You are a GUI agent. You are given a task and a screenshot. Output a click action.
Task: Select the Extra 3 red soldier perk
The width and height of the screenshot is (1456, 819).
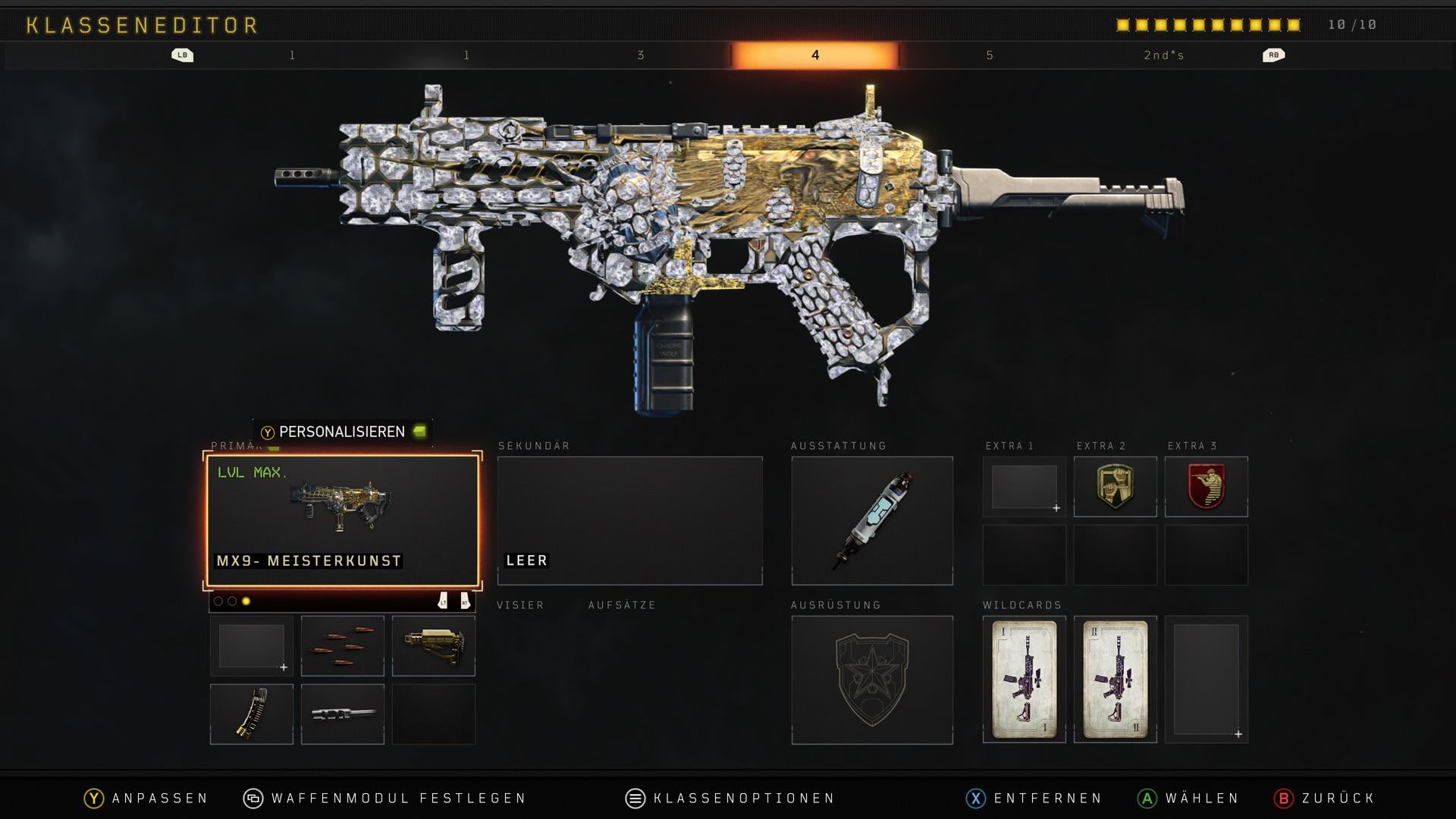[x=1206, y=487]
